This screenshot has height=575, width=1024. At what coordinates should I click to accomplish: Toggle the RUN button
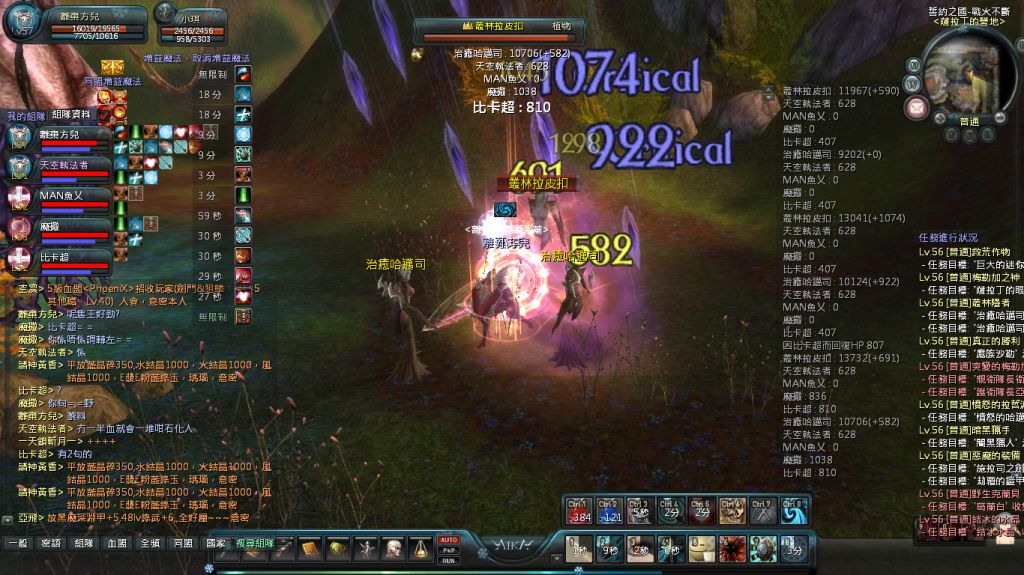point(448,560)
